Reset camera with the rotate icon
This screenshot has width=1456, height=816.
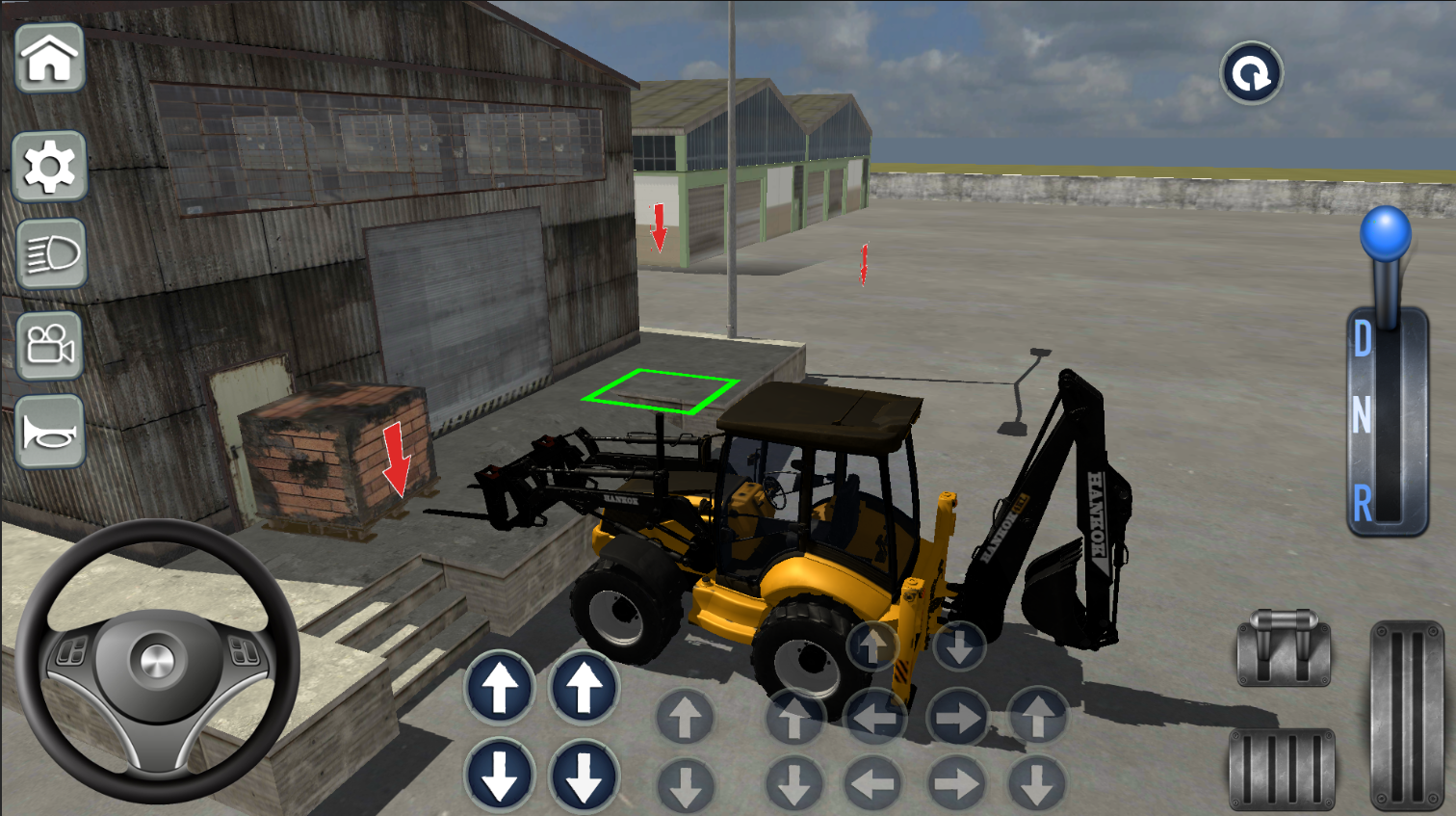click(1250, 72)
